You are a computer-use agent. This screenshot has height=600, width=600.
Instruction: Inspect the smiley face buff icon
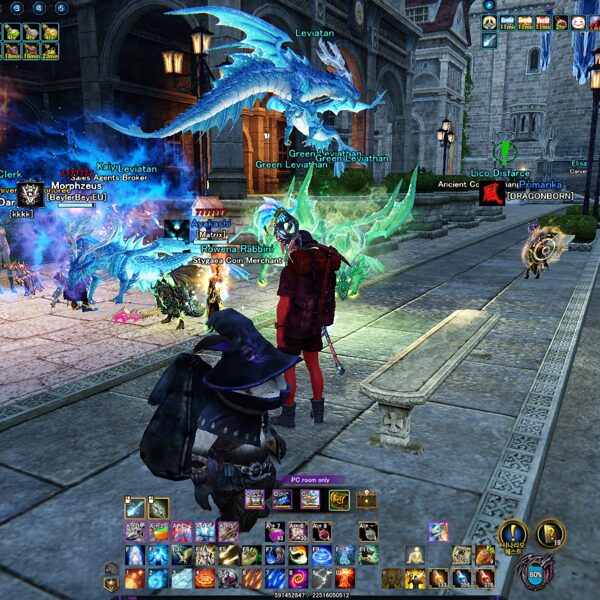pos(579,22)
